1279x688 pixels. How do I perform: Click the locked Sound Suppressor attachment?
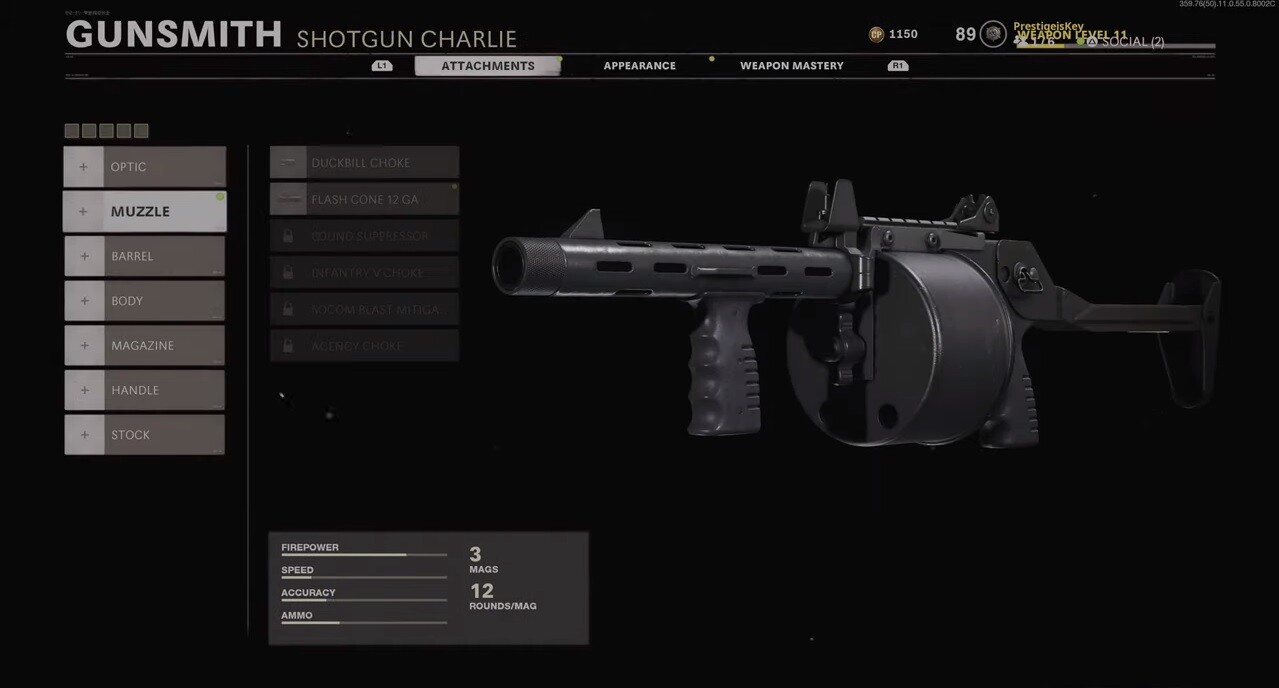coord(364,236)
